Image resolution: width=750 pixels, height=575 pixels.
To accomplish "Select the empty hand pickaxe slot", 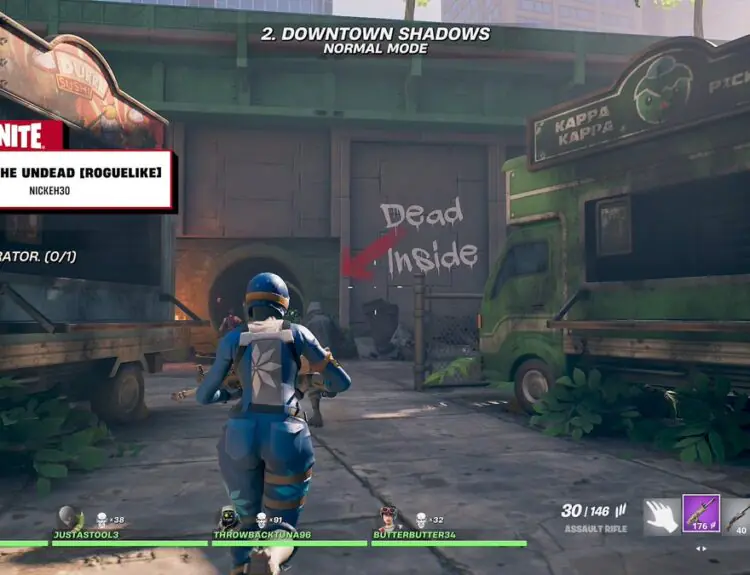I will point(661,516).
